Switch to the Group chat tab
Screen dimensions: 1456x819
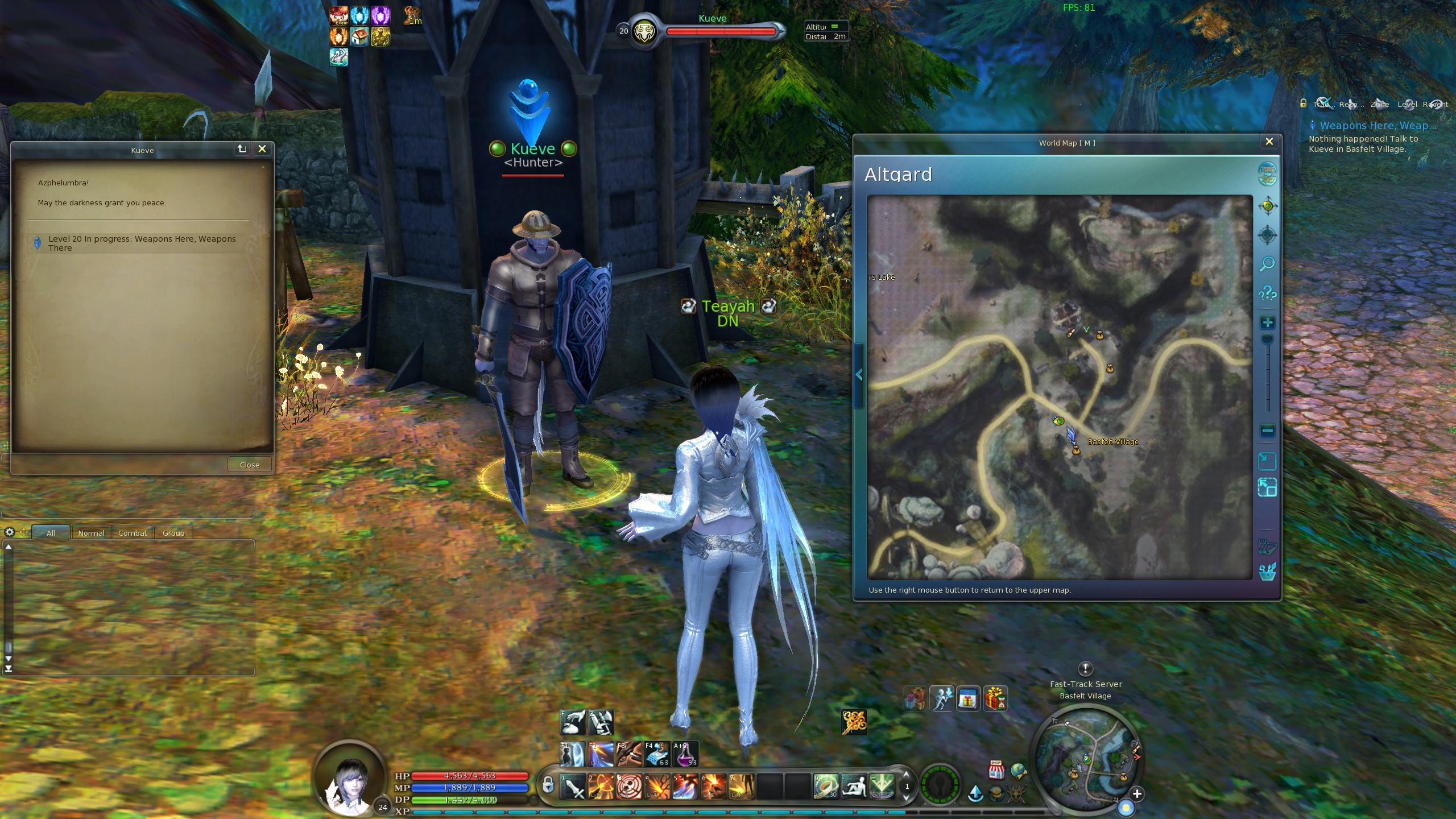click(173, 533)
